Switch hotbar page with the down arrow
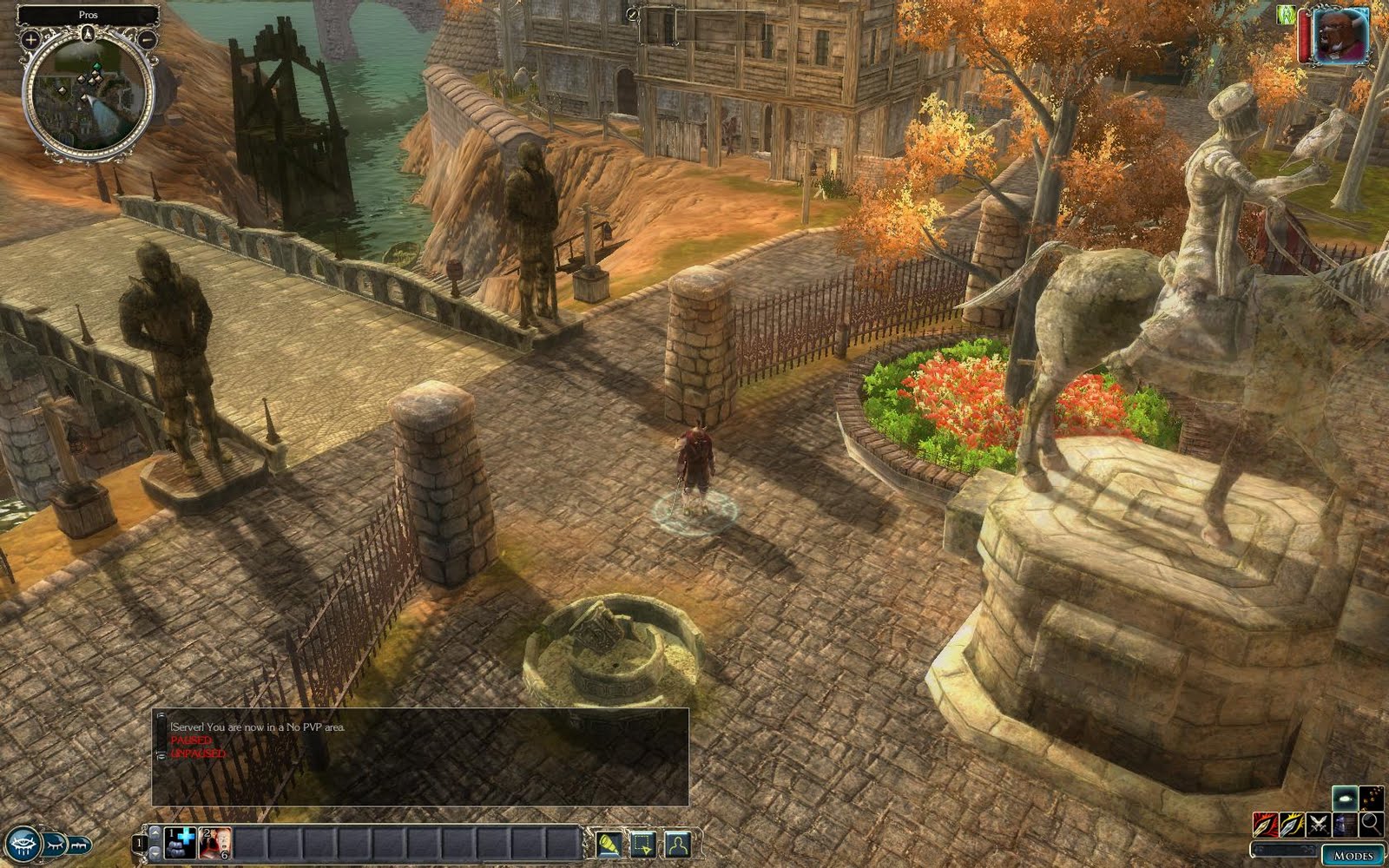1389x868 pixels. [155, 852]
